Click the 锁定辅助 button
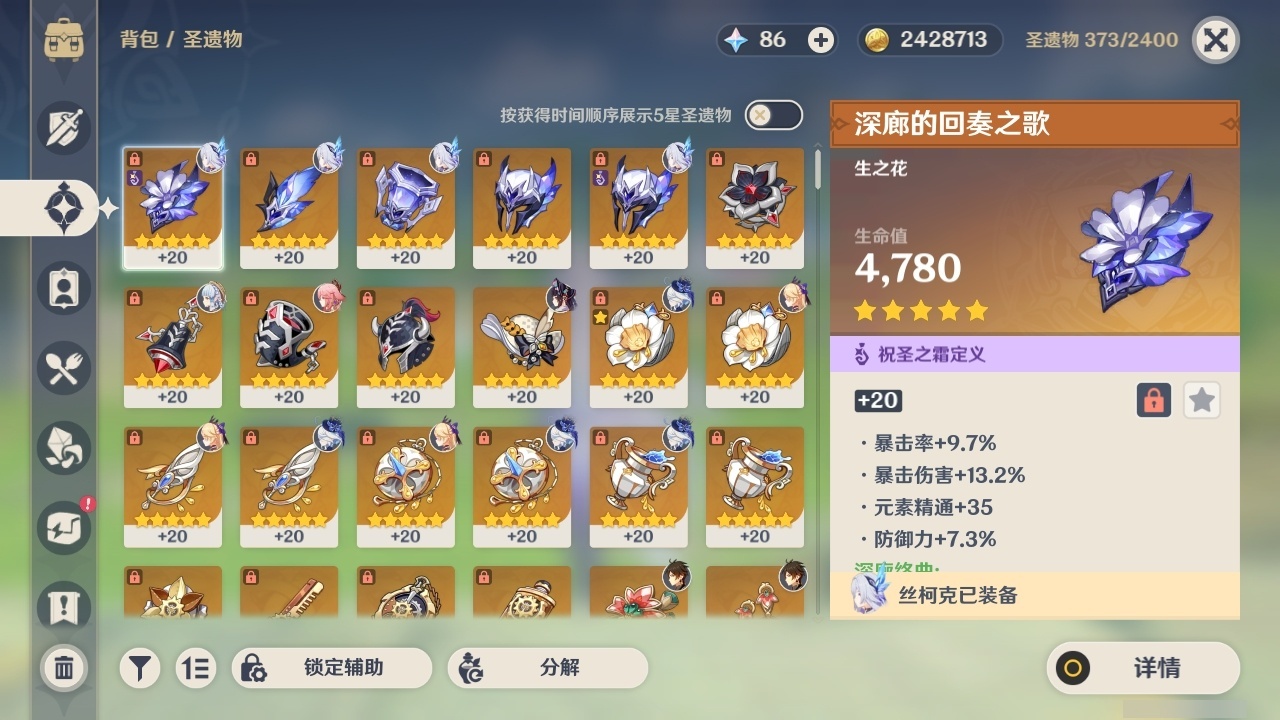Viewport: 1280px width, 720px height. point(330,668)
